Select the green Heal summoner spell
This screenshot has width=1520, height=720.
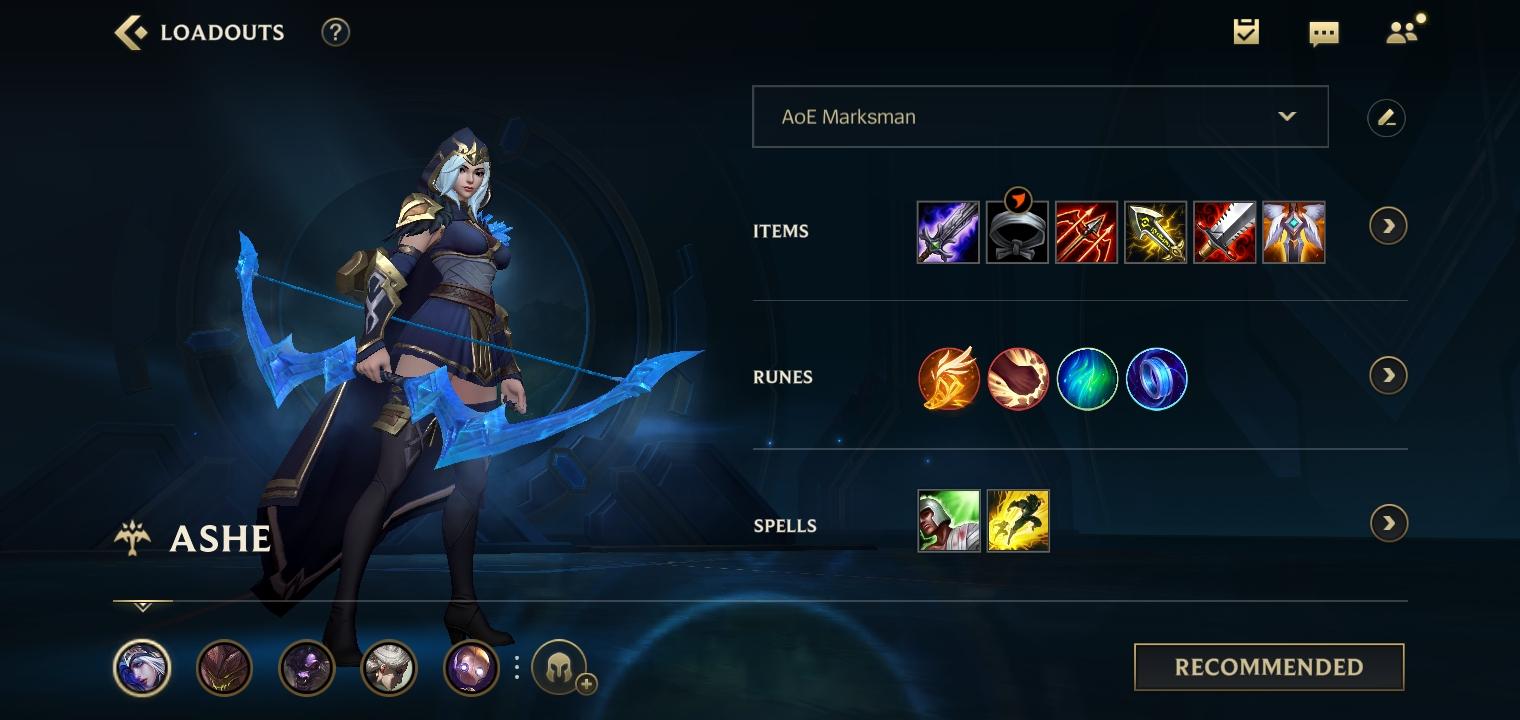[x=948, y=521]
